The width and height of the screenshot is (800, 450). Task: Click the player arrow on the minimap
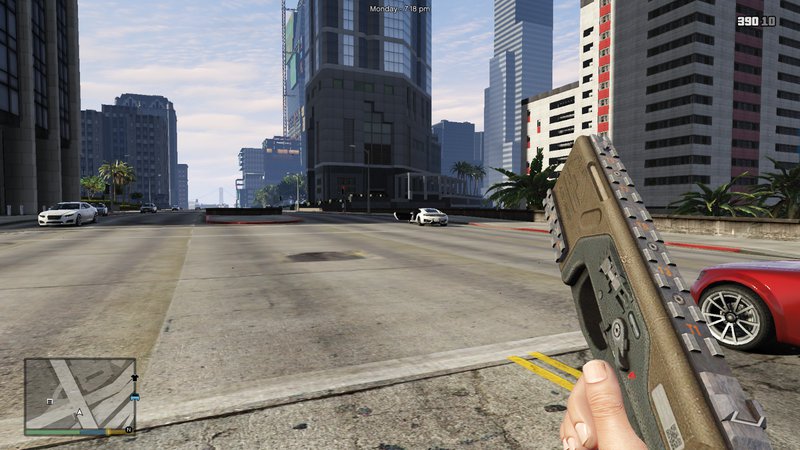(x=79, y=411)
